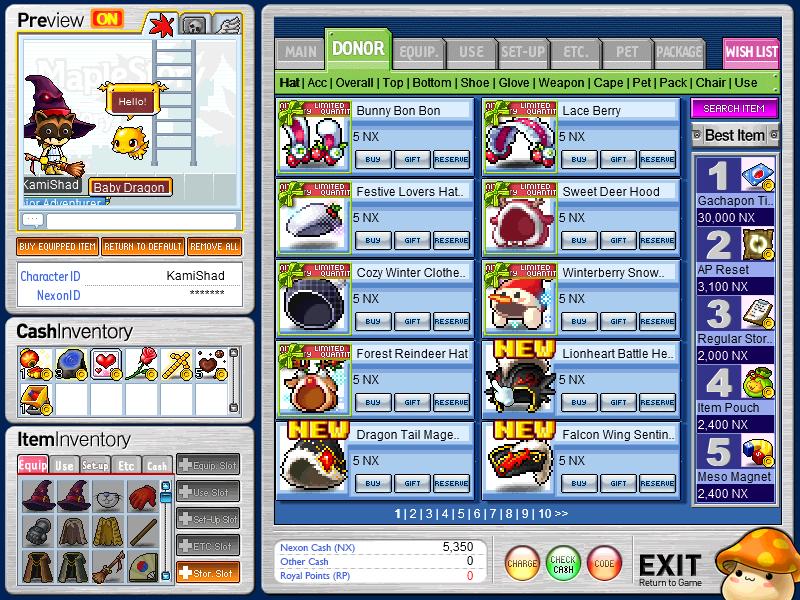Click the CHARGE button
This screenshot has height=600, width=800.
[522, 564]
